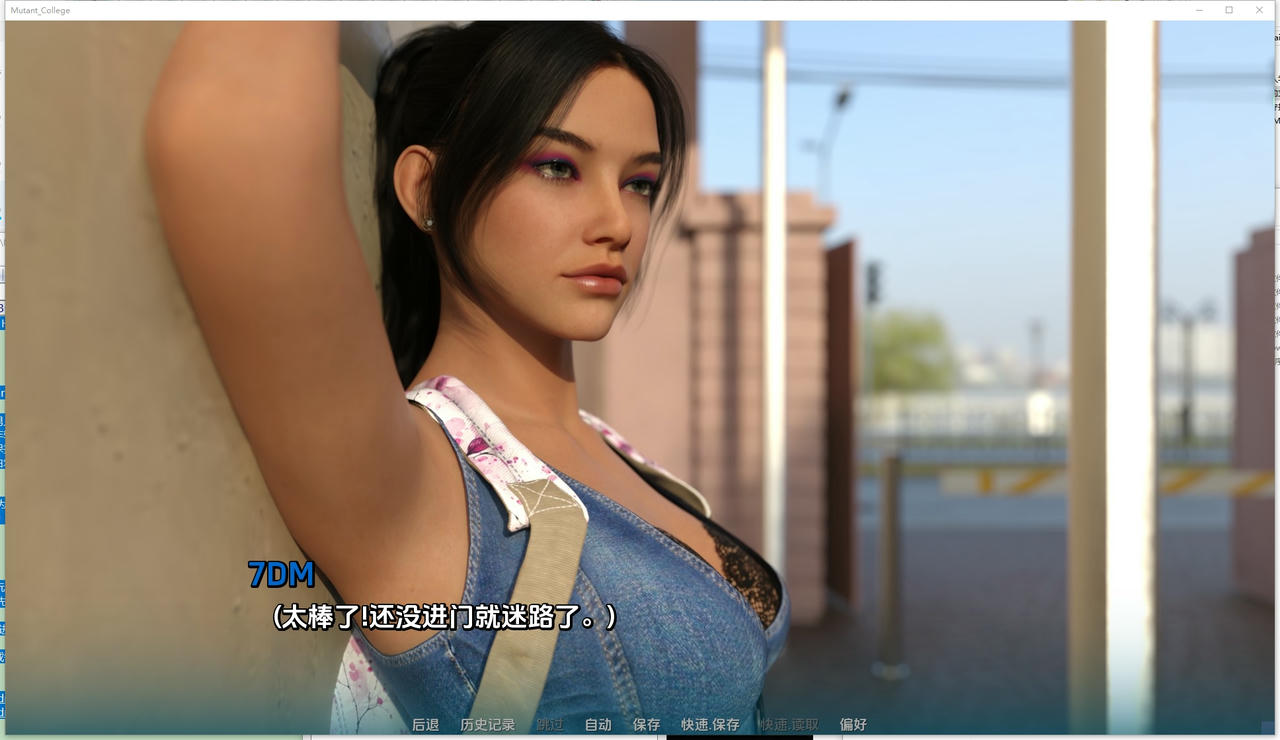Click the speaker name 7DM
1280x740 pixels.
[280, 575]
